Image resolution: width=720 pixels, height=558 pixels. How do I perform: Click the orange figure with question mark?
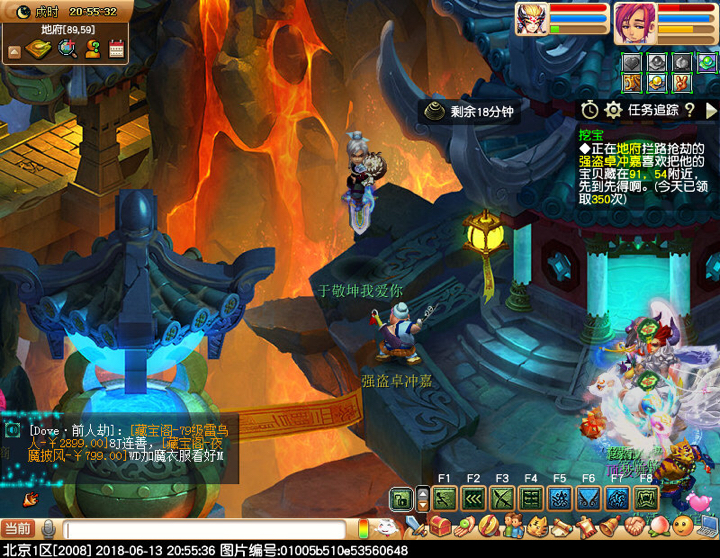[x=93, y=49]
